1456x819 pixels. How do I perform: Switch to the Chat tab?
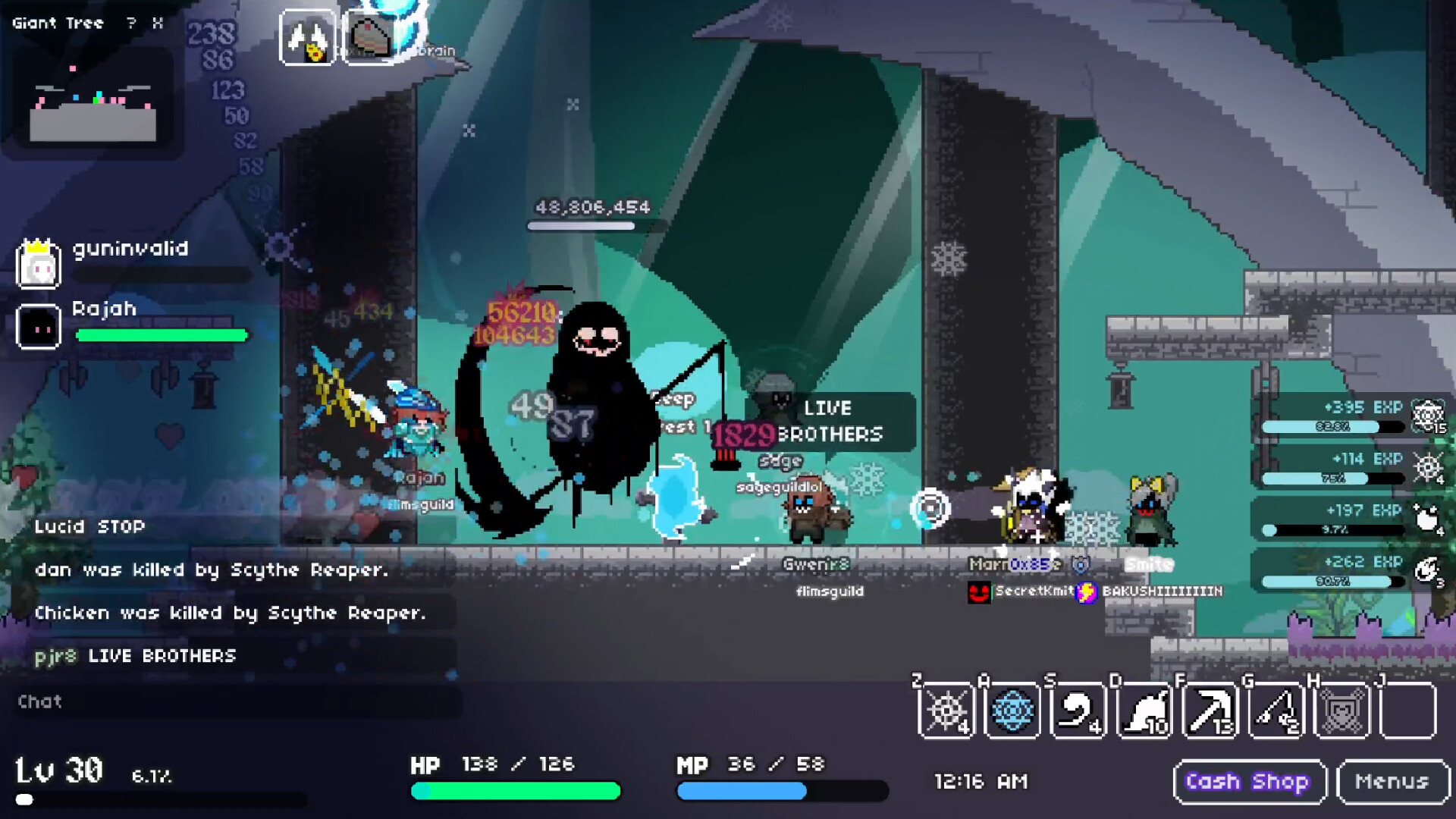(x=40, y=701)
